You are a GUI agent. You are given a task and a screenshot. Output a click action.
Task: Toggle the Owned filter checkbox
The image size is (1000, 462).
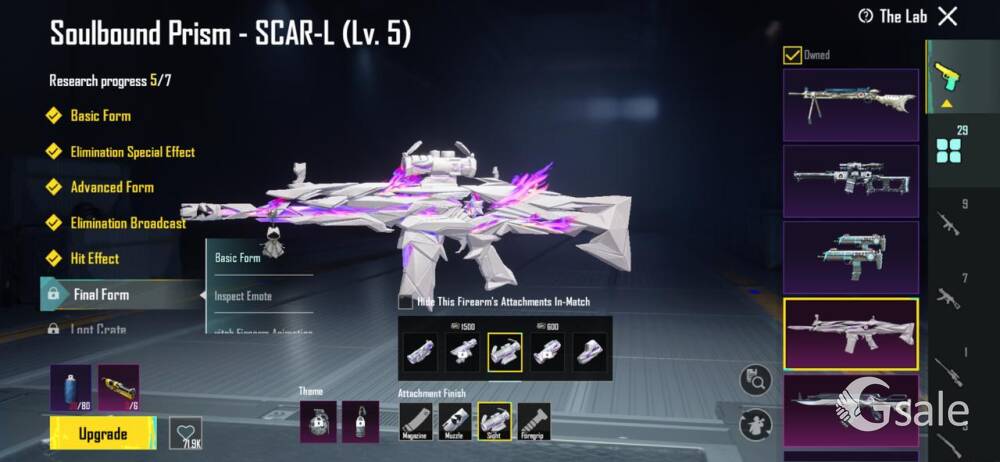[x=792, y=55]
